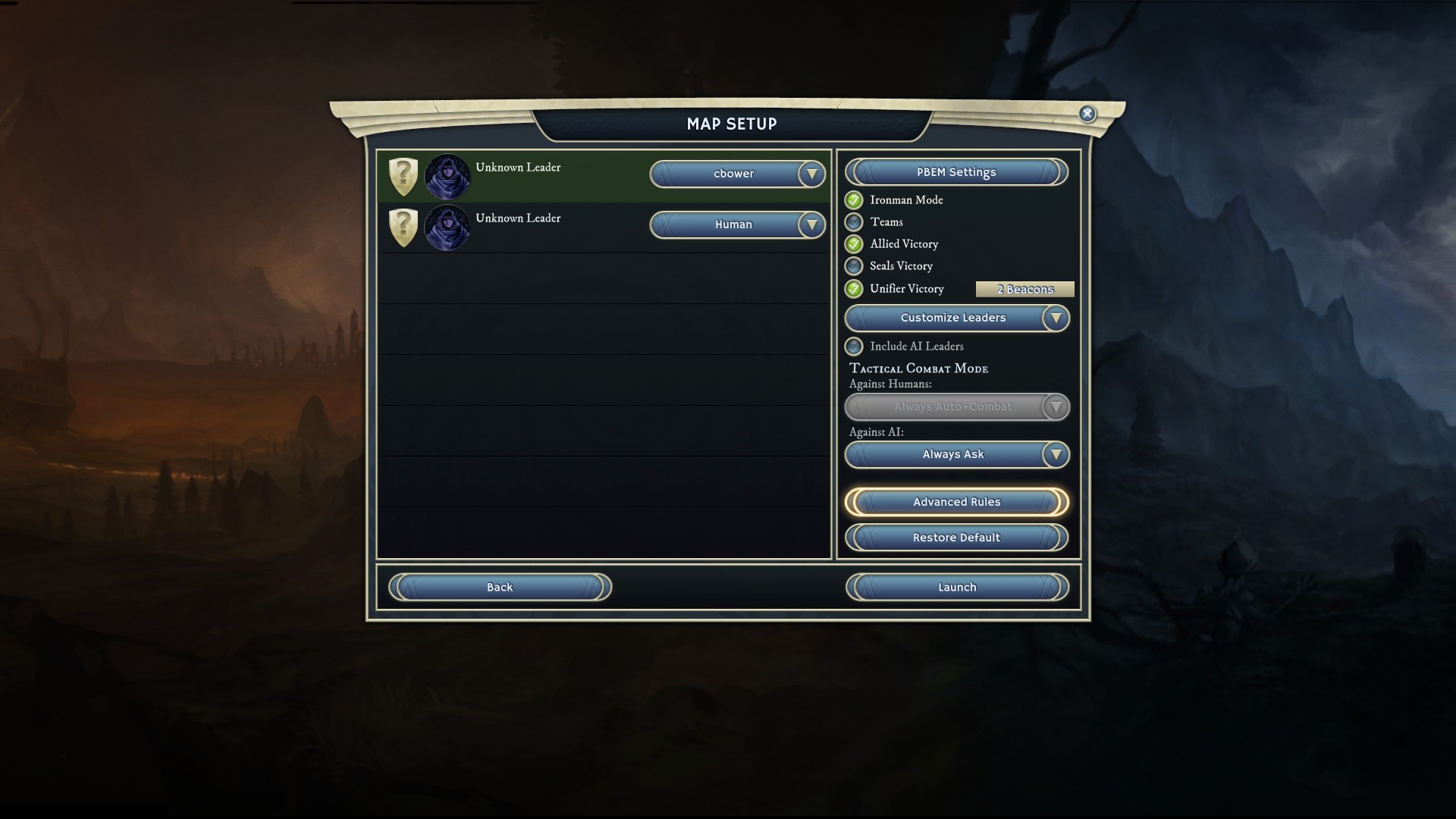The image size is (1456, 819).
Task: Go back to the previous screen
Action: [x=500, y=587]
